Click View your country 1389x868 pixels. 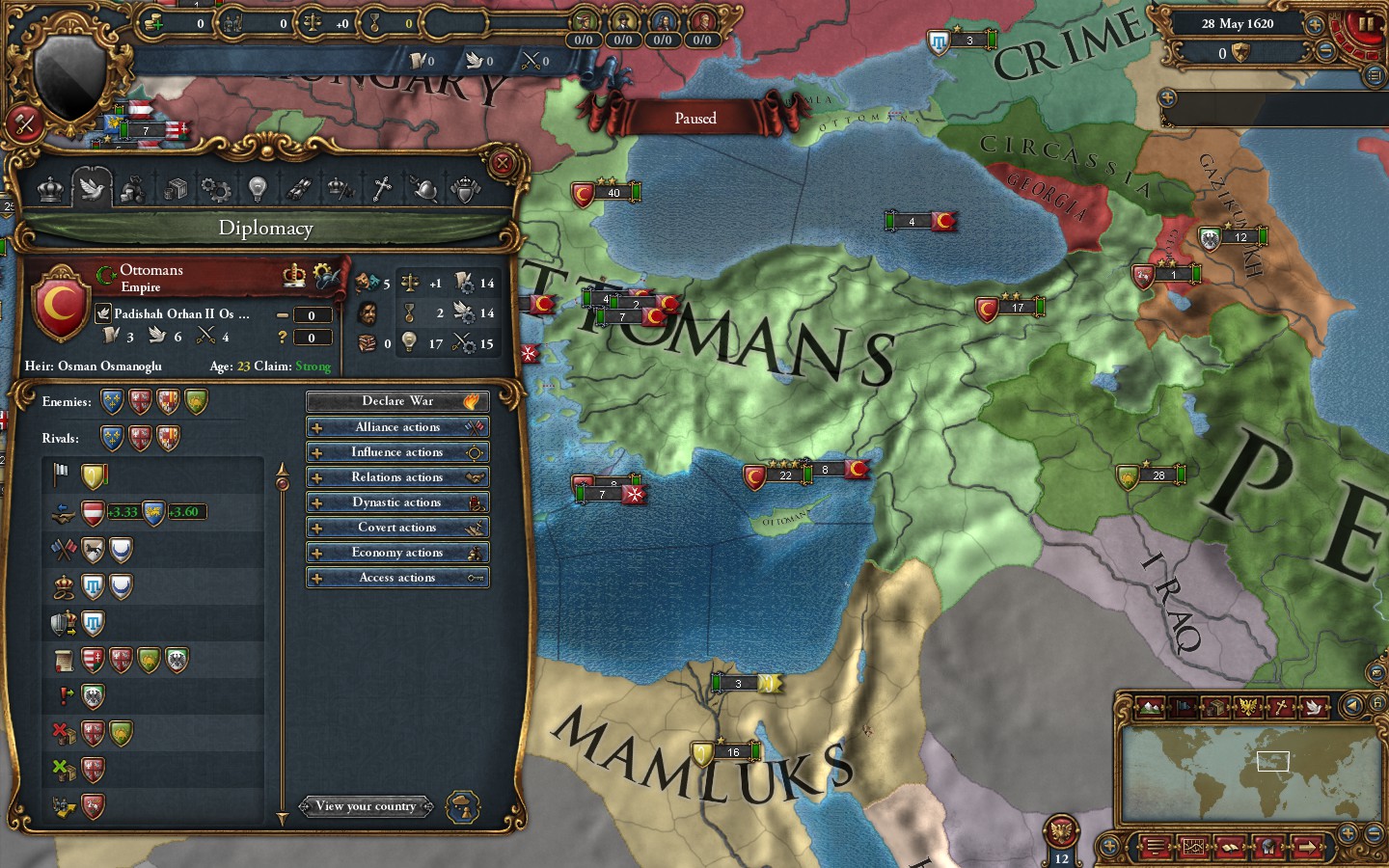[x=367, y=806]
